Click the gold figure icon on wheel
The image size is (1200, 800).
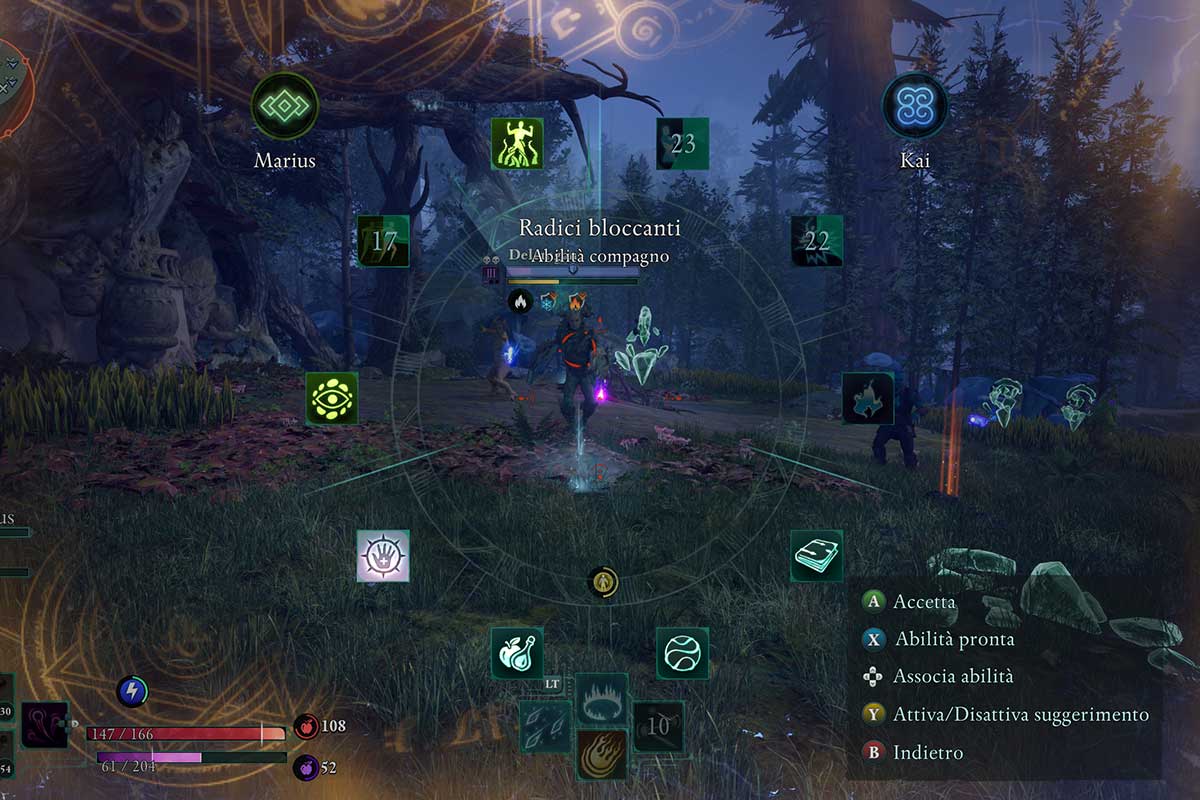(x=602, y=581)
